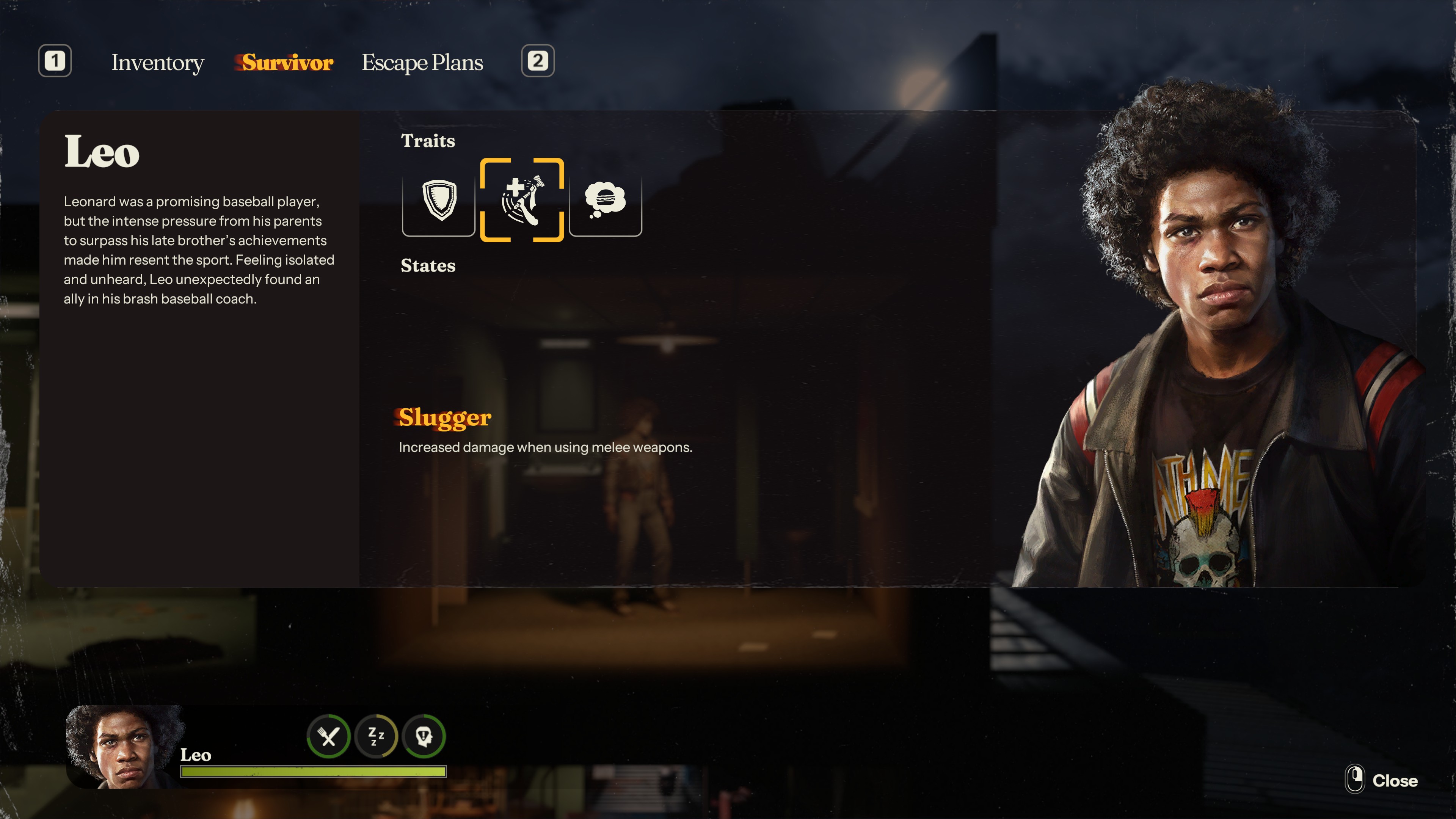Viewport: 1456px width, 819px height.
Task: Close the survivor screen
Action: click(x=1382, y=780)
